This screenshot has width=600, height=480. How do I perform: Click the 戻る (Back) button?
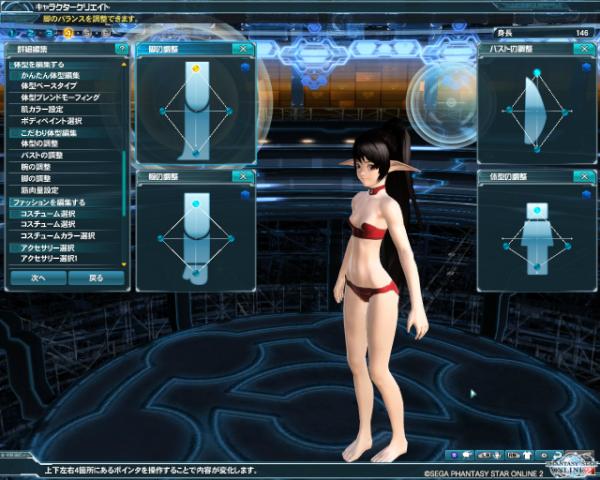(x=95, y=277)
